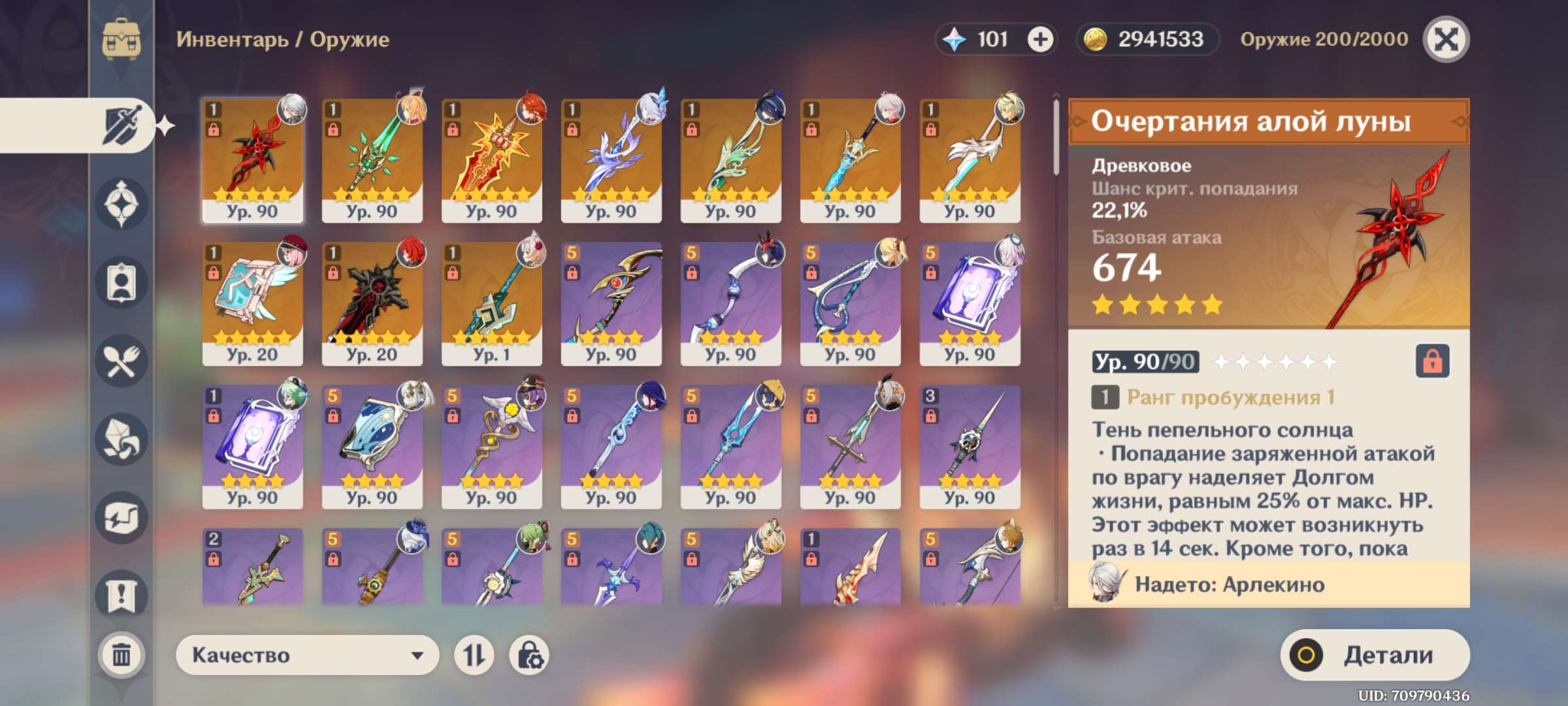Switch to the Weapons tab
Image resolution: width=1568 pixels, height=706 pixels.
click(x=122, y=126)
